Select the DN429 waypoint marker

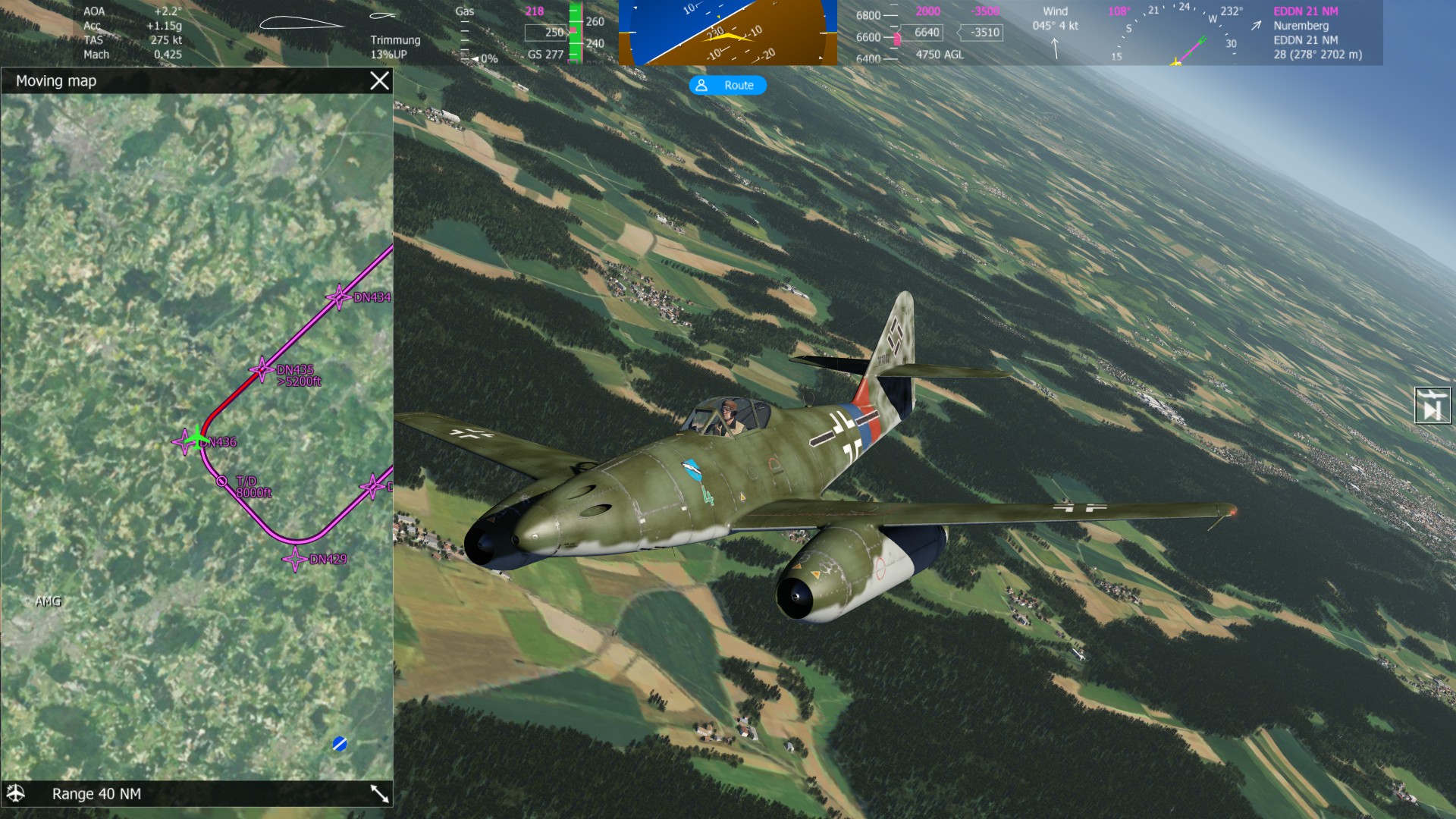click(x=294, y=560)
